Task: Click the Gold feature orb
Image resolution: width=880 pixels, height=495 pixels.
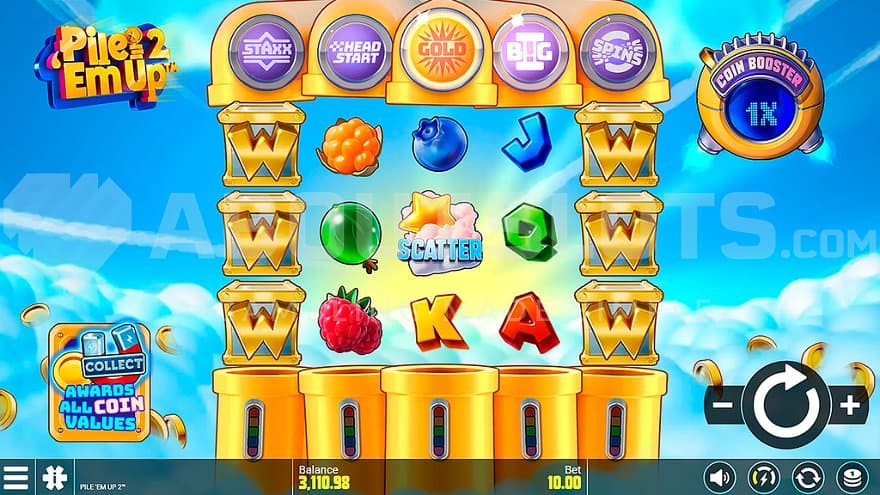Action: tap(440, 51)
